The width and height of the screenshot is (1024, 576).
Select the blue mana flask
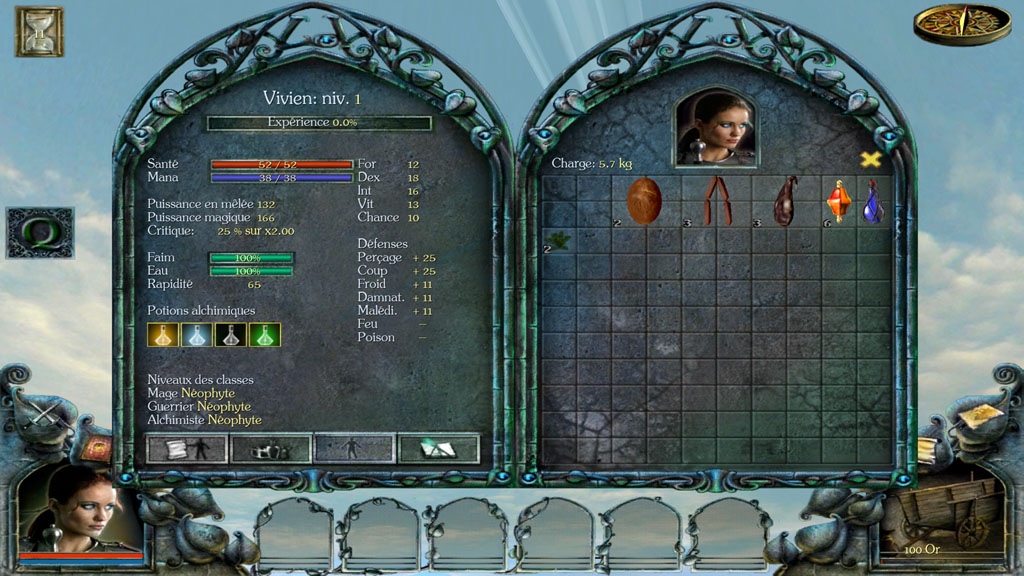(x=873, y=201)
